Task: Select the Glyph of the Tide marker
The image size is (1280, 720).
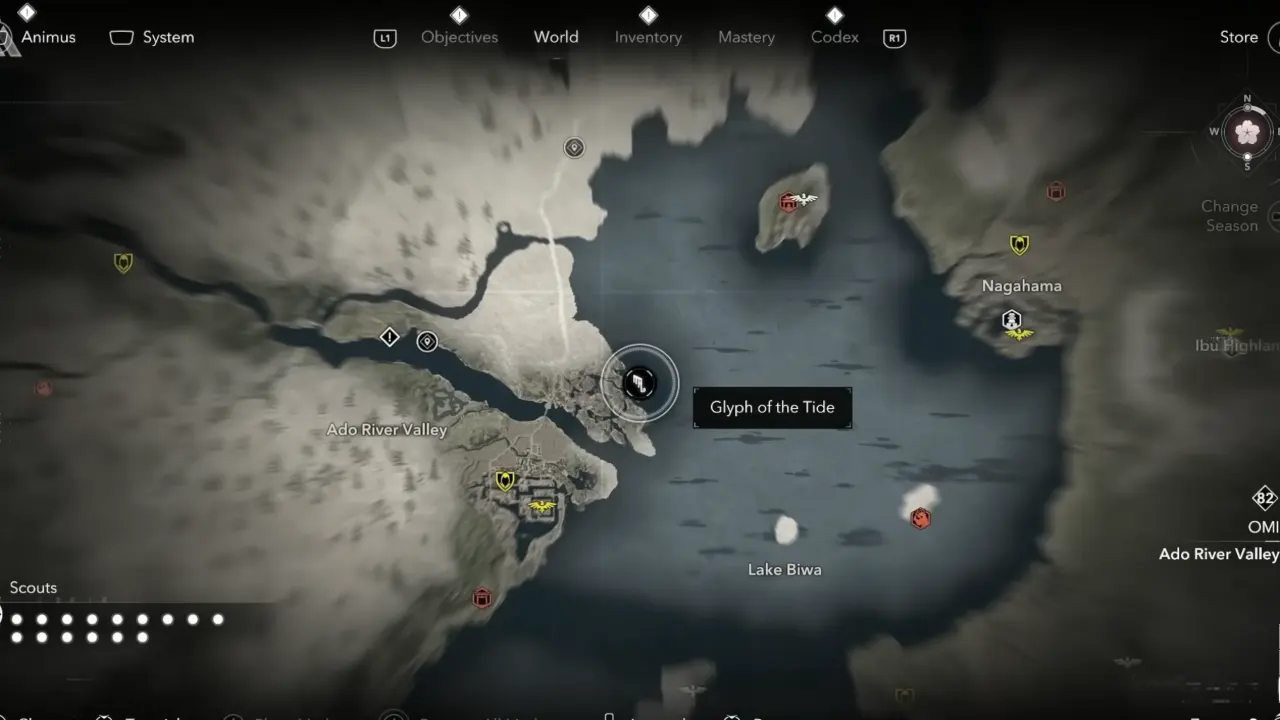Action: 639,382
